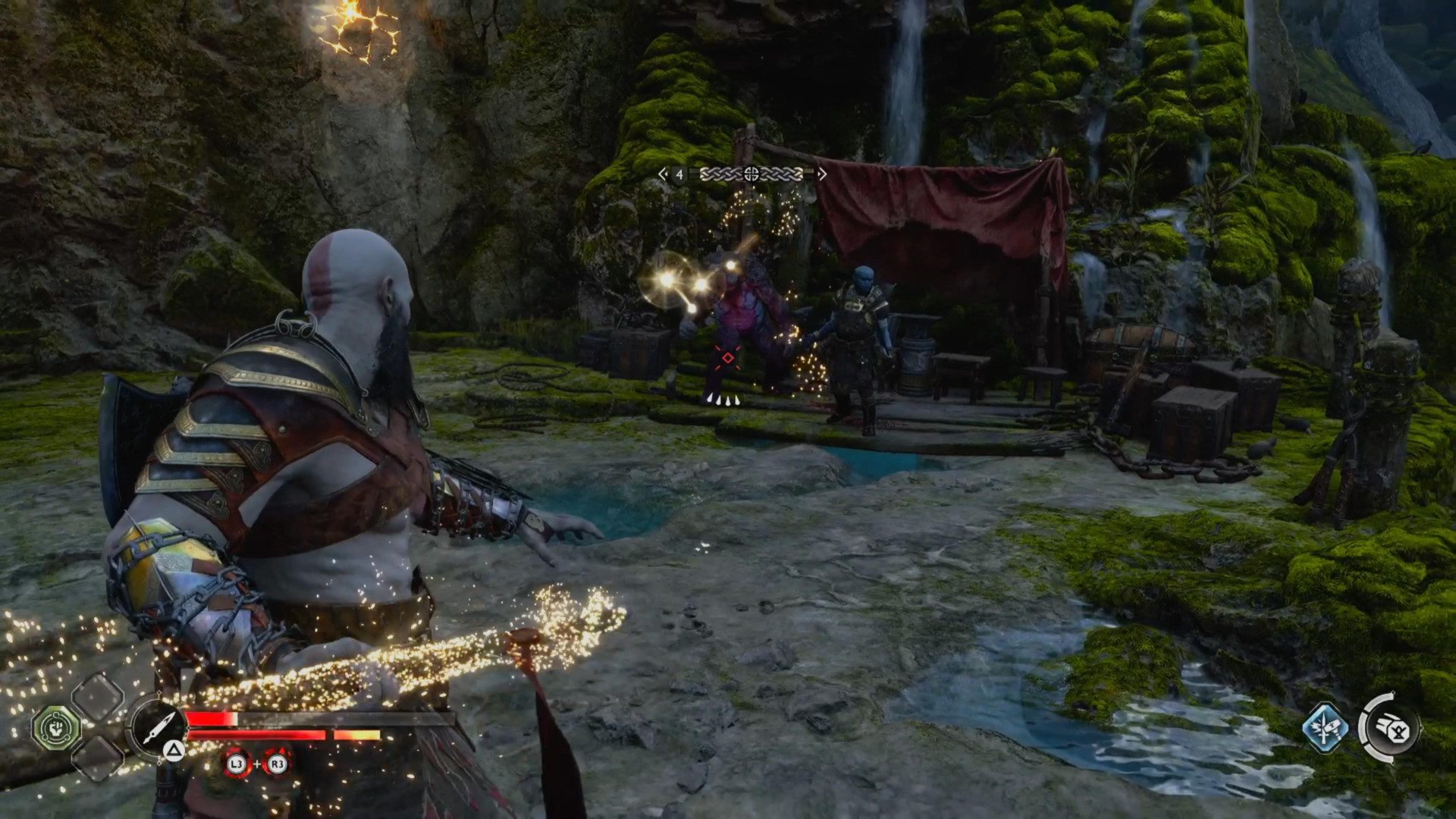Select the braided knotwork stun bar
The width and height of the screenshot is (1456, 819).
click(717, 174)
